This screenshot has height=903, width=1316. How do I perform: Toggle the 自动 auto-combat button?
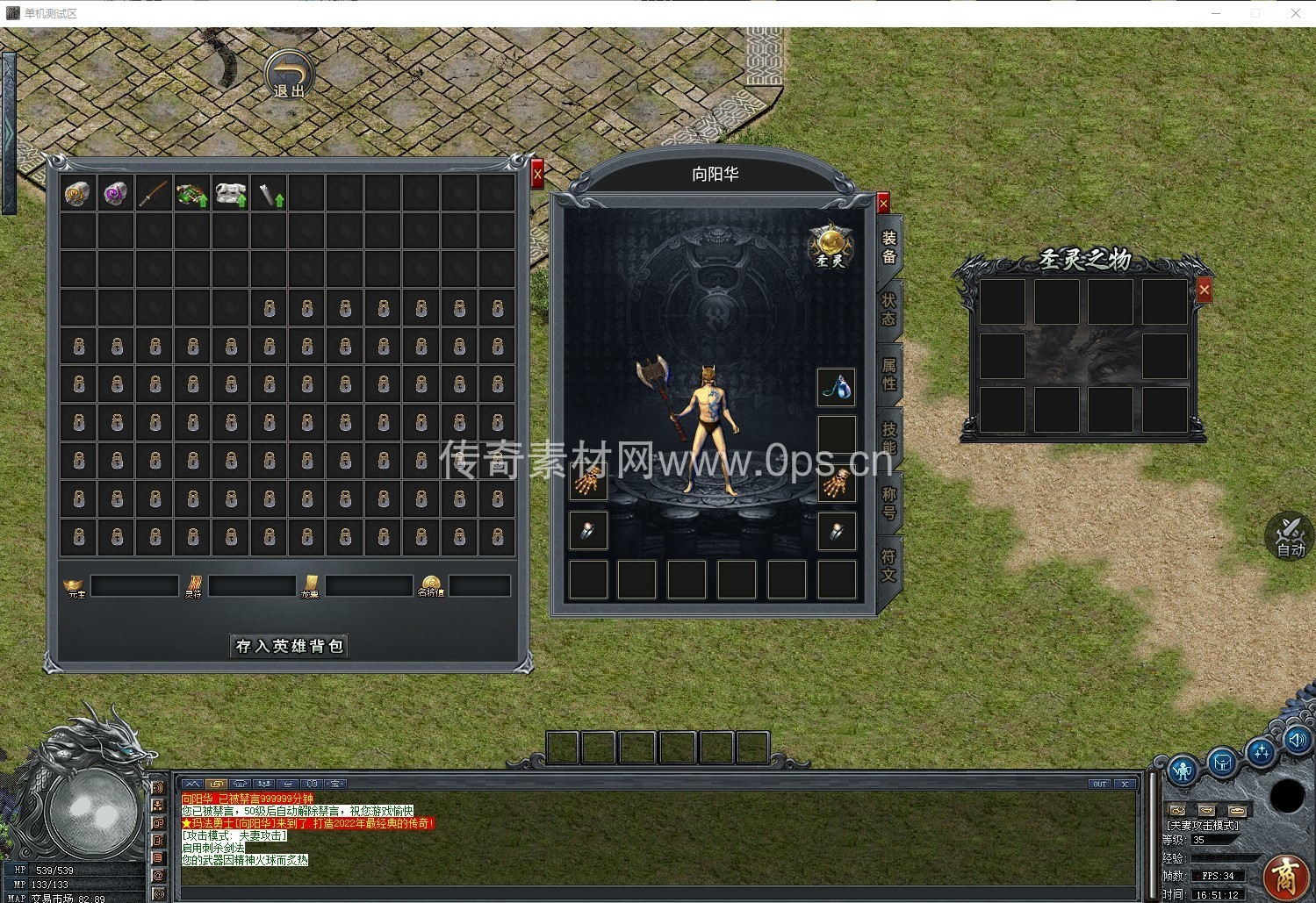(x=1289, y=536)
